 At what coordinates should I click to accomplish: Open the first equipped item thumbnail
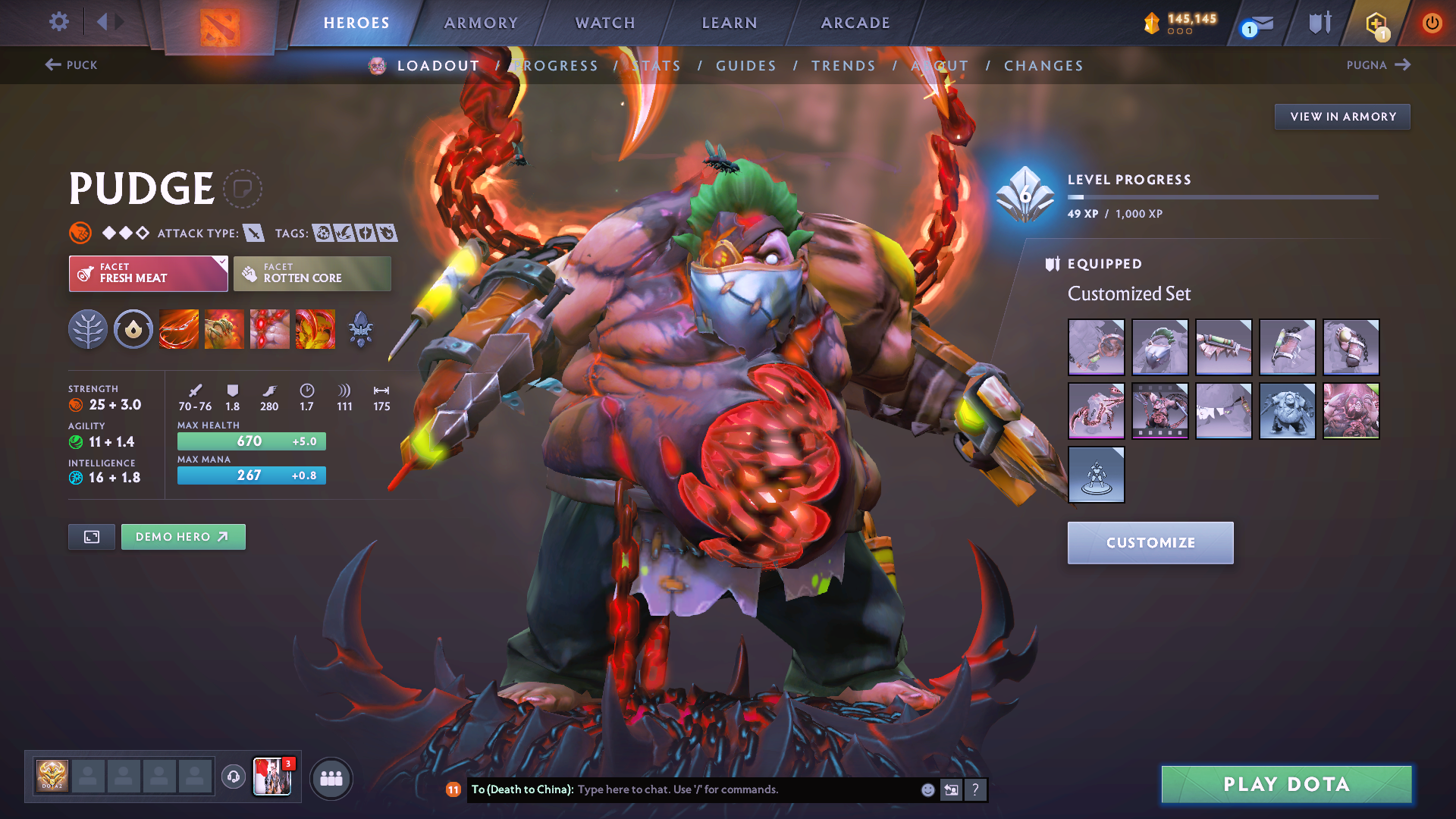(x=1096, y=347)
